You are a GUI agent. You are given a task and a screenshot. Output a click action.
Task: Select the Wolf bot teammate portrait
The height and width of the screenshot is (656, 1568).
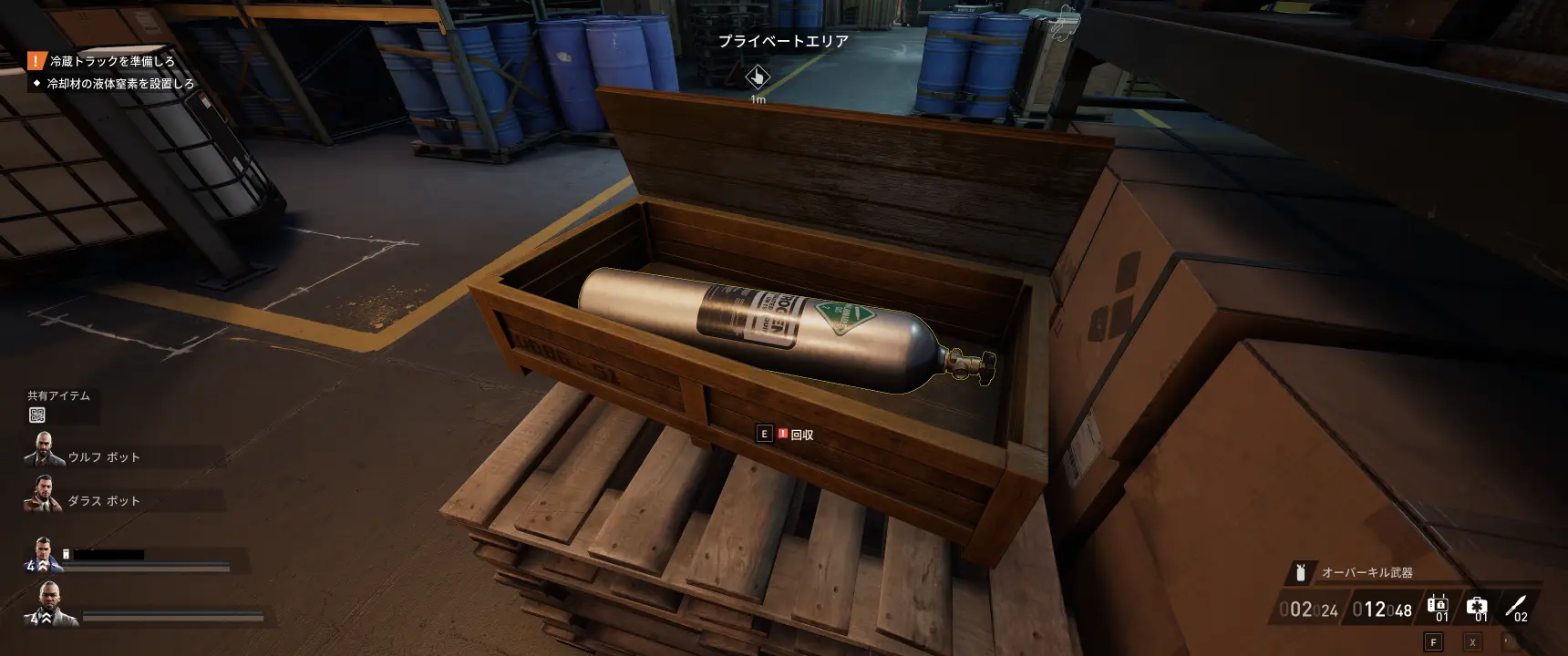coord(43,450)
